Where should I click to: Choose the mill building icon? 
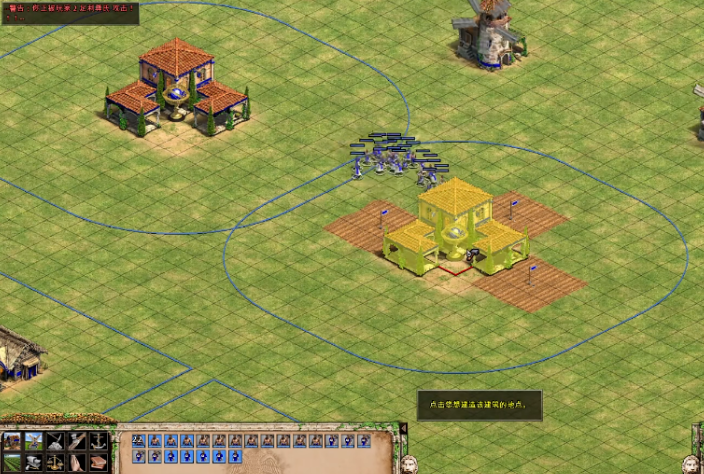click(35, 441)
